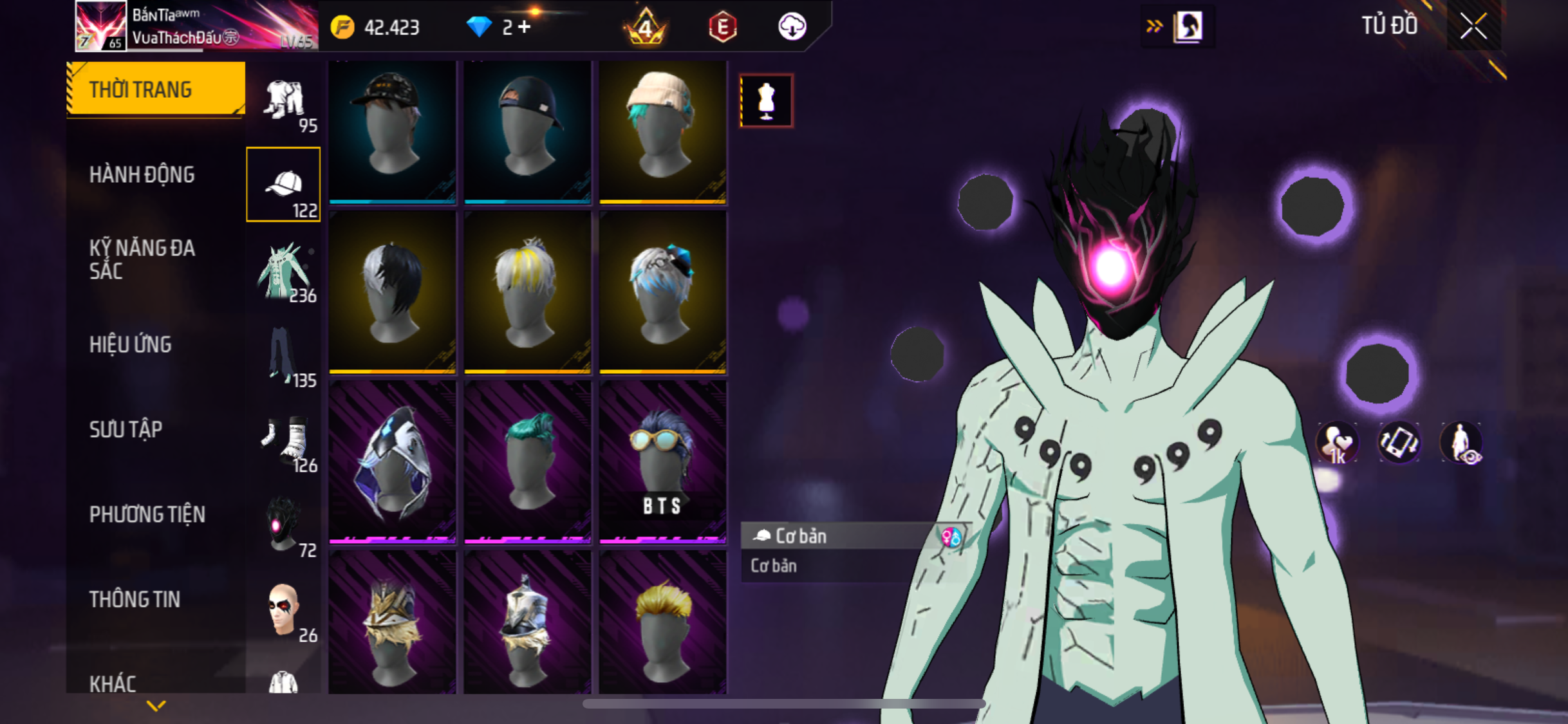The height and width of the screenshot is (724, 1568).
Task: Select the Sưu Tập tab
Action: [x=126, y=429]
